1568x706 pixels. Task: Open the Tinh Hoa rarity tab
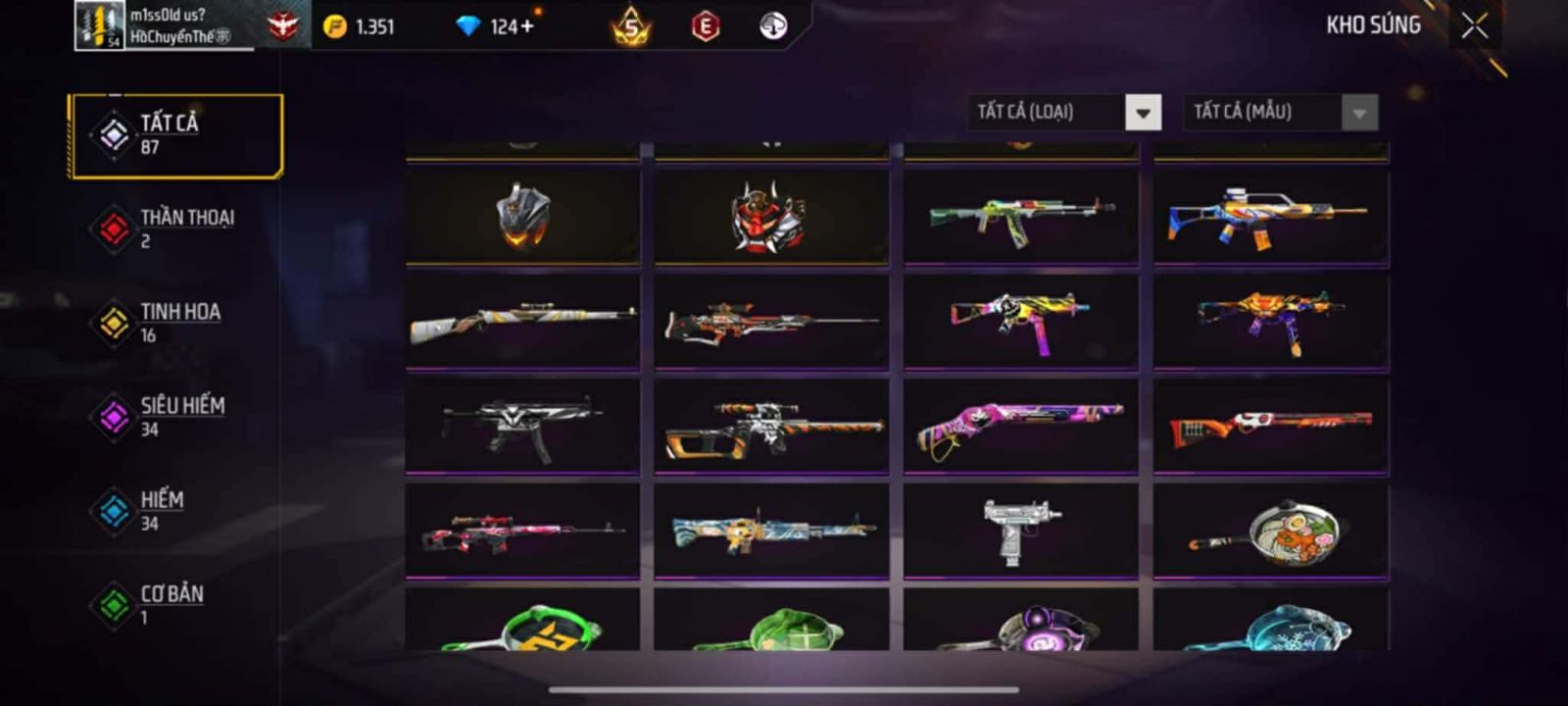pos(175,323)
